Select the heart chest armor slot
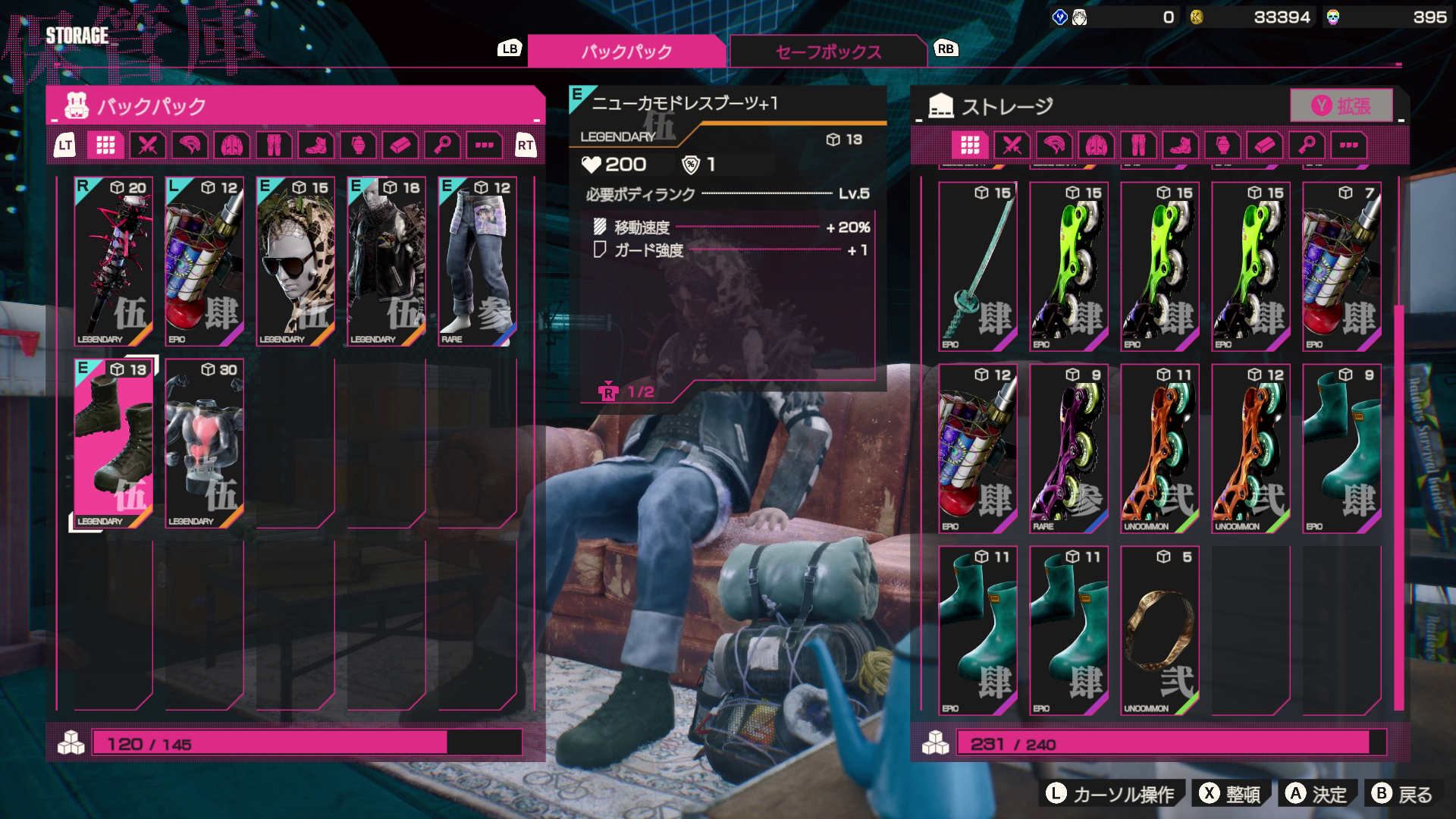Viewport: 1456px width, 819px height. click(205, 444)
